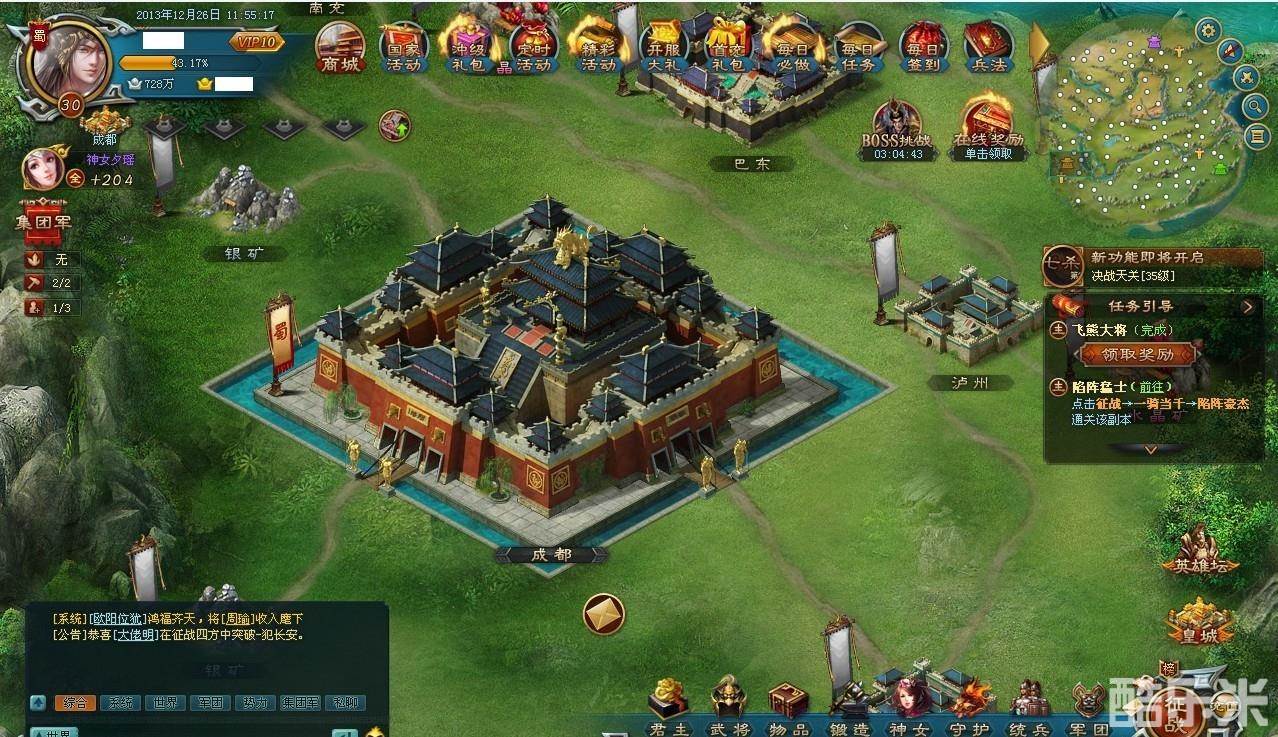The image size is (1278, 737).
Task: Switch chat to the 私聊 tab
Action: [345, 703]
